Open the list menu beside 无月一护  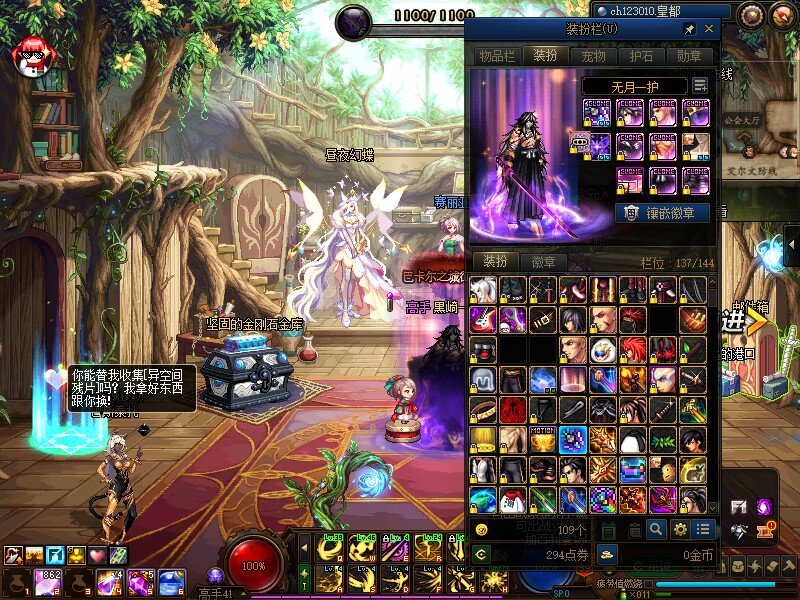point(700,86)
